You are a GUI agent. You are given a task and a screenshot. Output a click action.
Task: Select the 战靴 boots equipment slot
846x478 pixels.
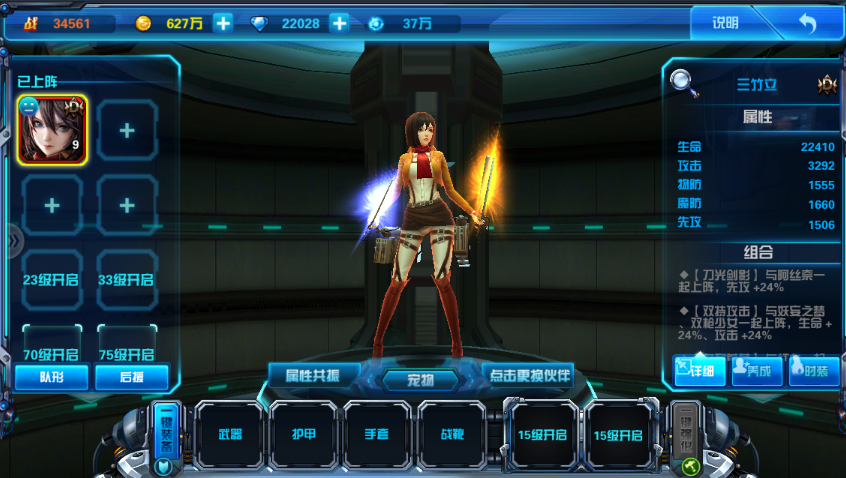click(453, 434)
